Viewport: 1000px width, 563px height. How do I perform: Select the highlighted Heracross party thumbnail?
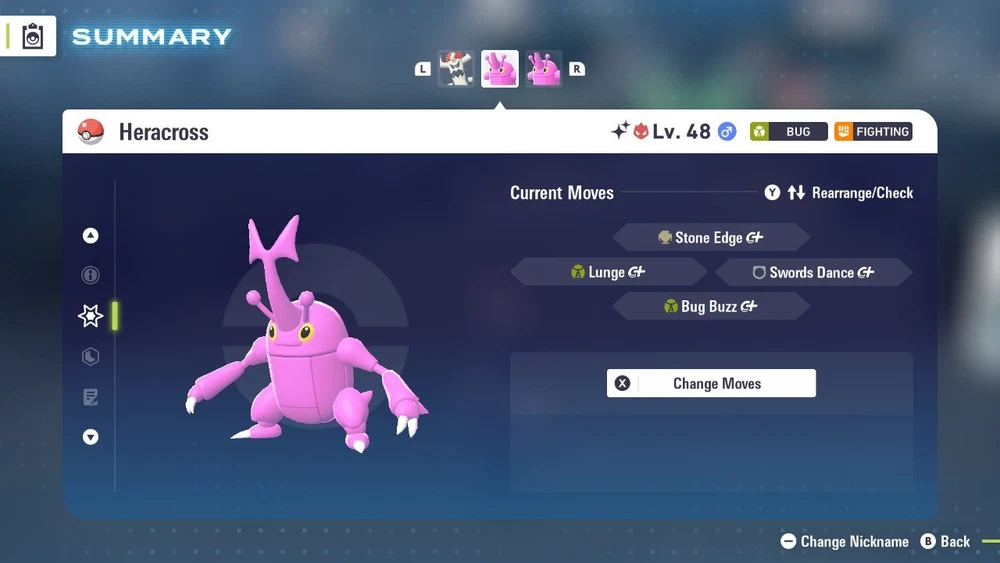pos(500,69)
